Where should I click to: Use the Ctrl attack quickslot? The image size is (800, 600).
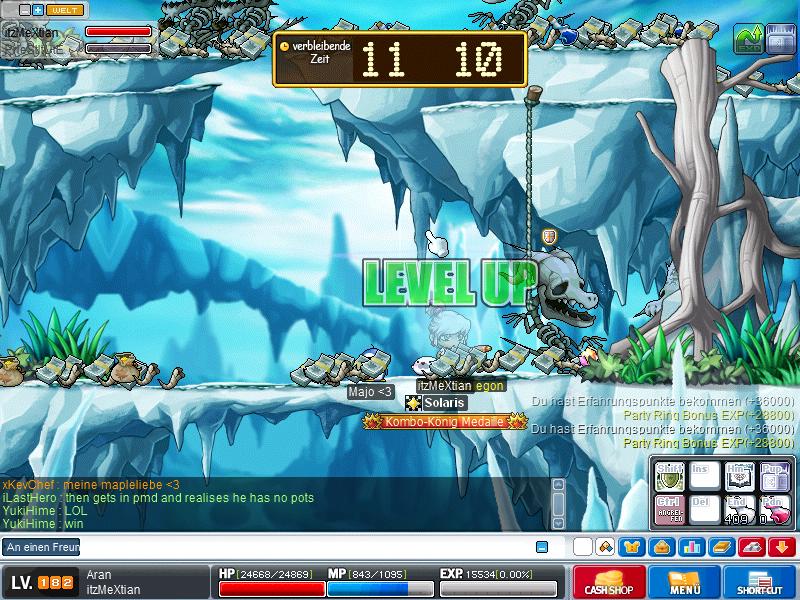[669, 509]
